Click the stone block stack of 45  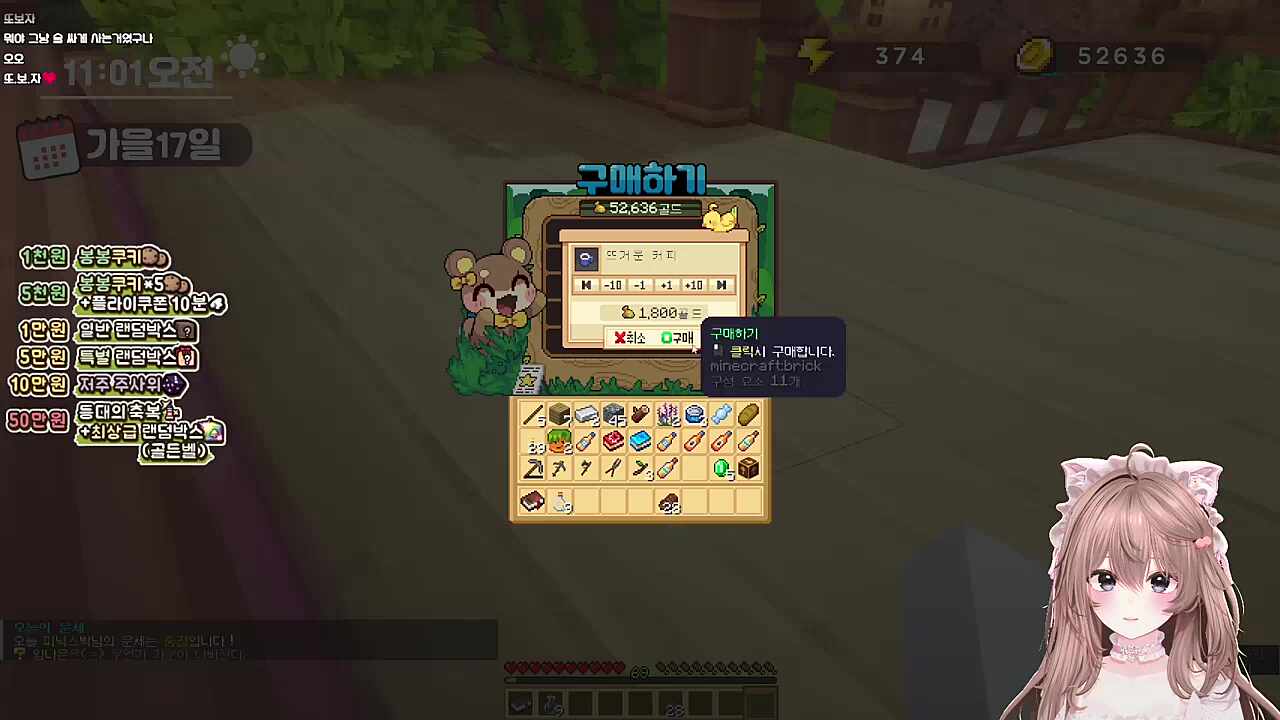(613, 413)
